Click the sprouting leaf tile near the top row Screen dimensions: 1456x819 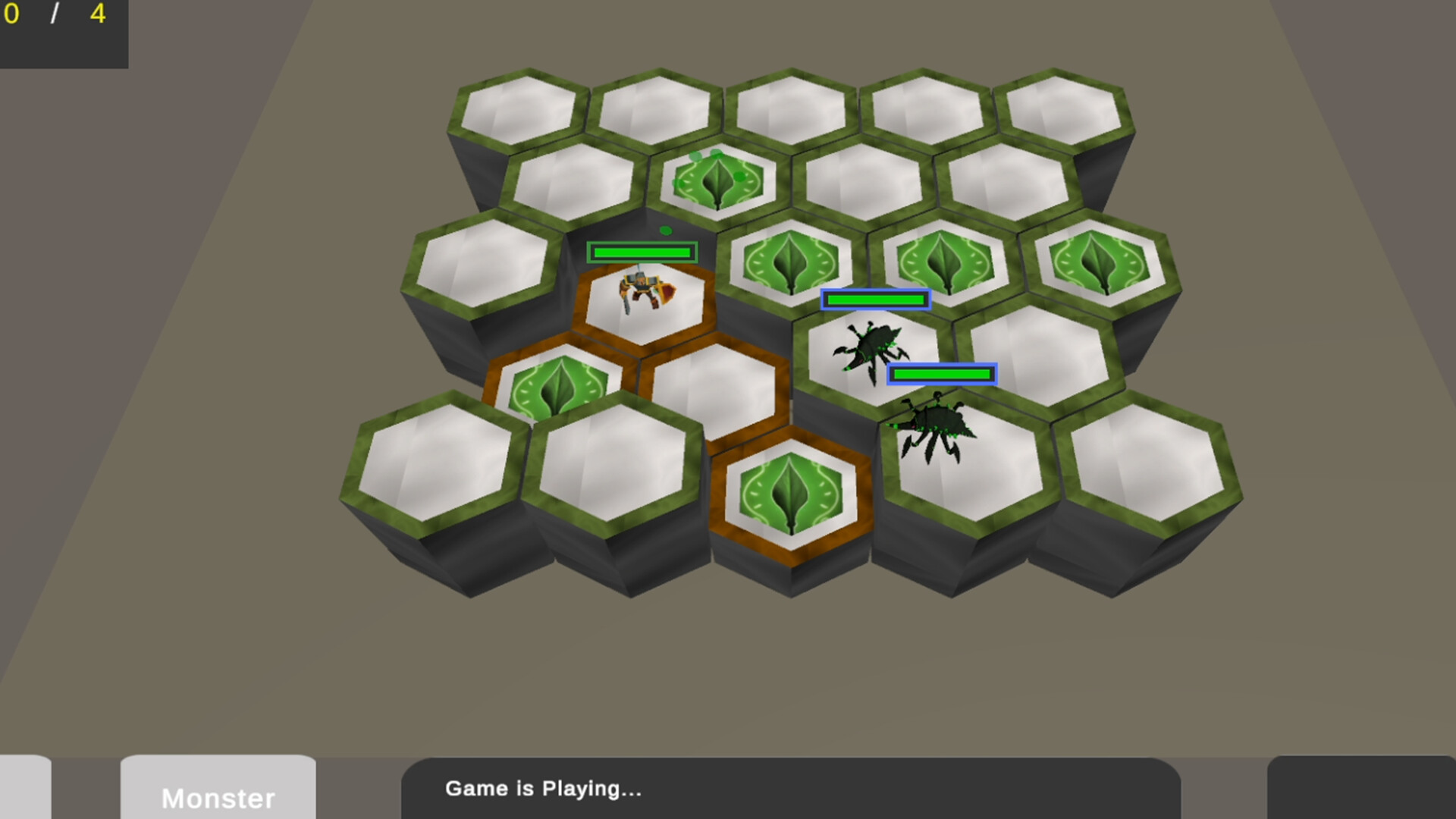click(x=717, y=180)
